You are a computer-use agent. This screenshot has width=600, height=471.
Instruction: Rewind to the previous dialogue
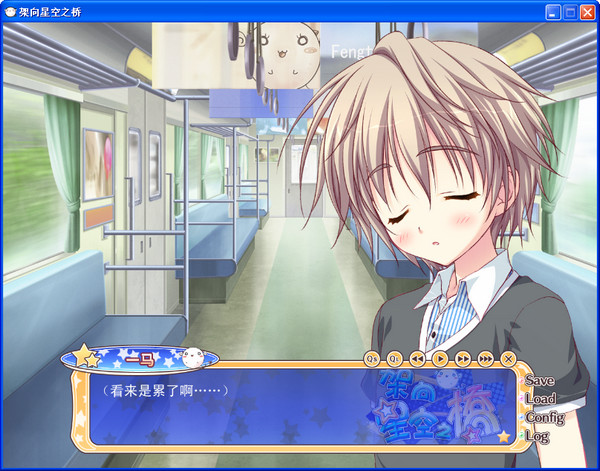pyautogui.click(x=417, y=358)
